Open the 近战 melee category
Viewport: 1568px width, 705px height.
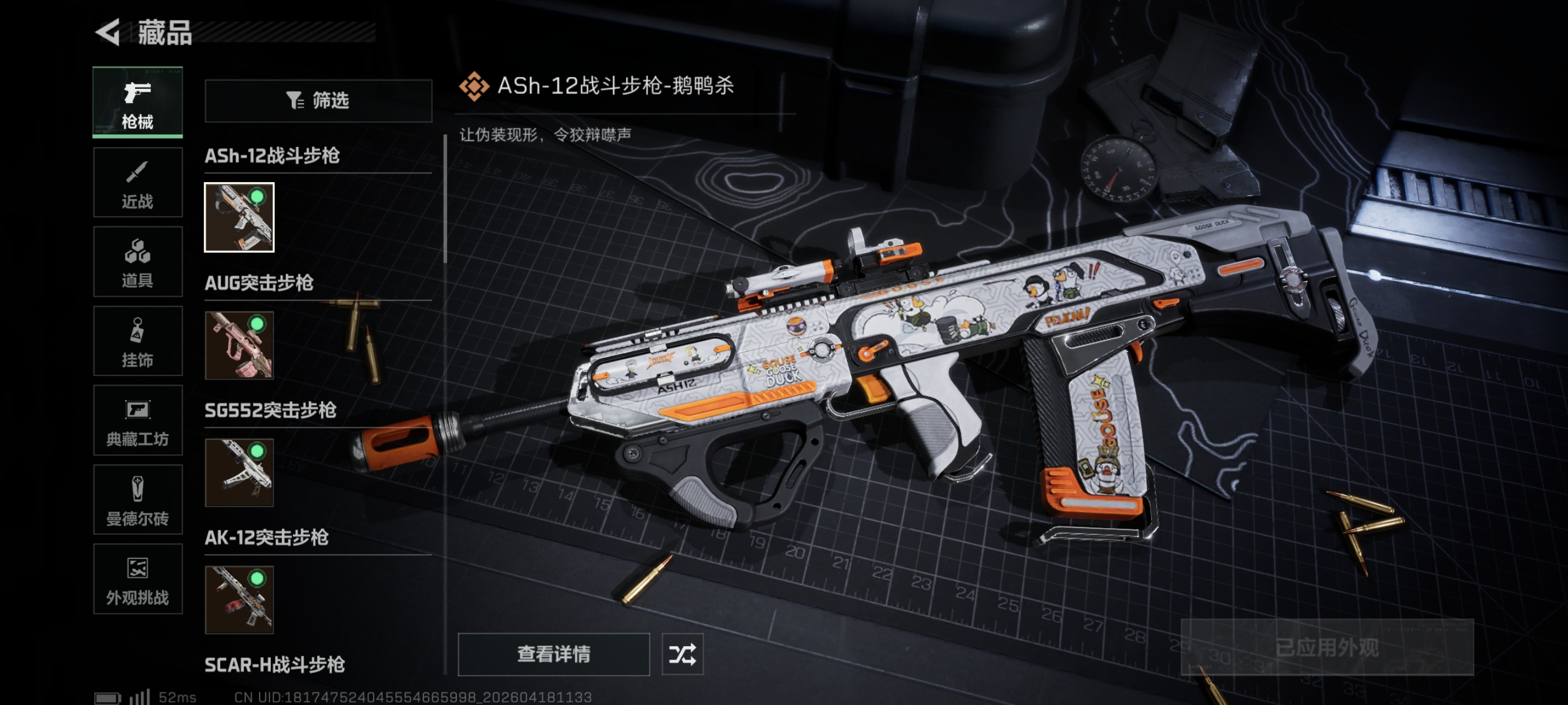click(x=137, y=182)
